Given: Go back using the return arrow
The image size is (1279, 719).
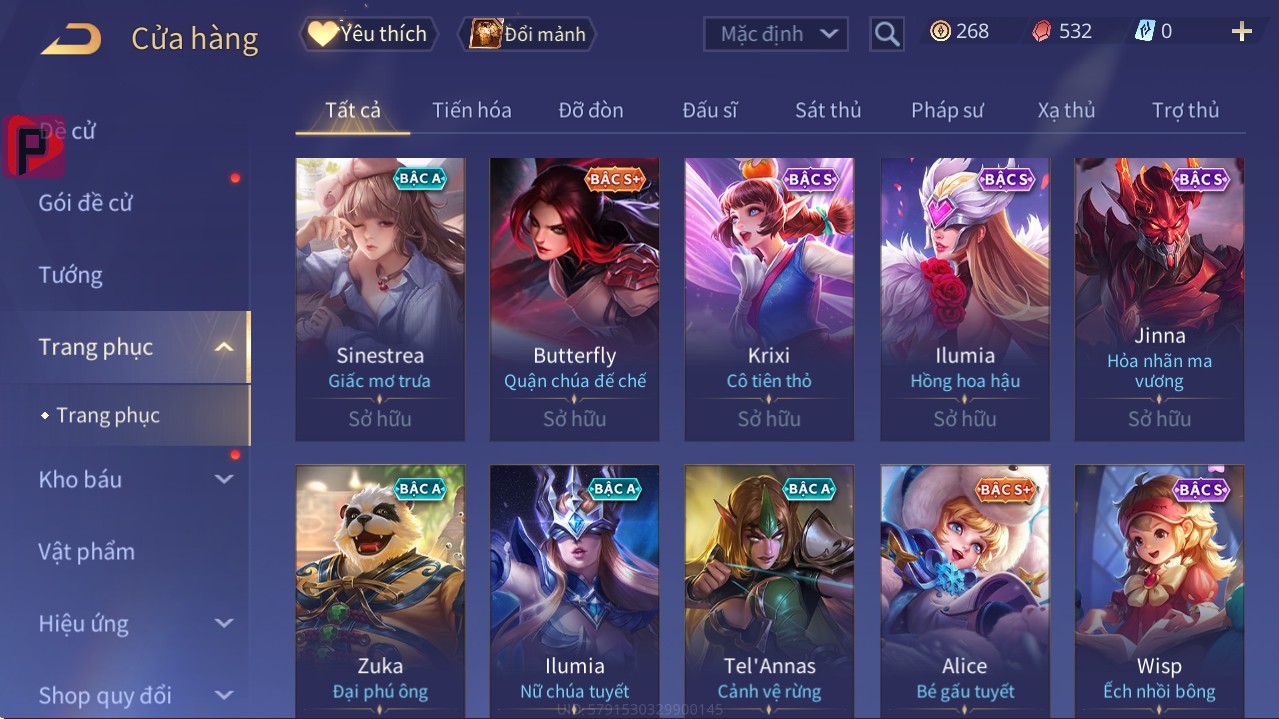Looking at the screenshot, I should pos(71,39).
